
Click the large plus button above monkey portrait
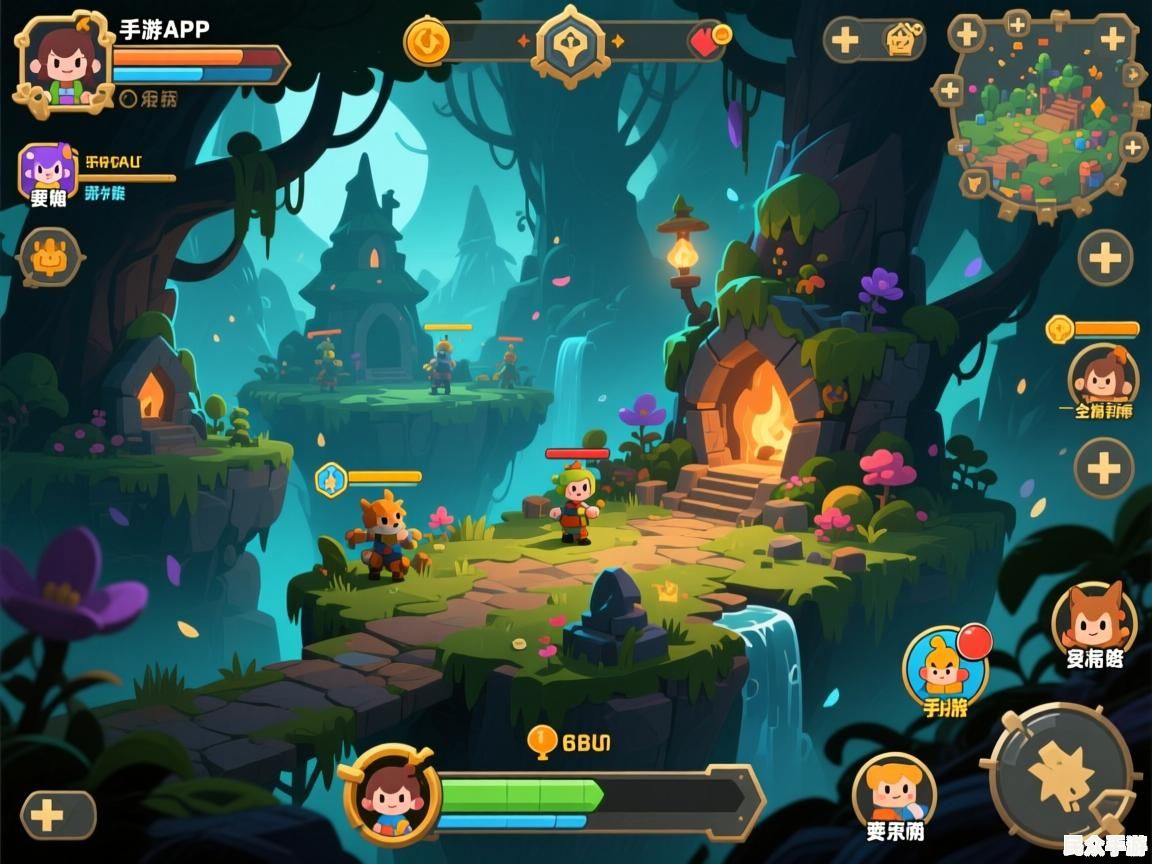click(x=1105, y=258)
